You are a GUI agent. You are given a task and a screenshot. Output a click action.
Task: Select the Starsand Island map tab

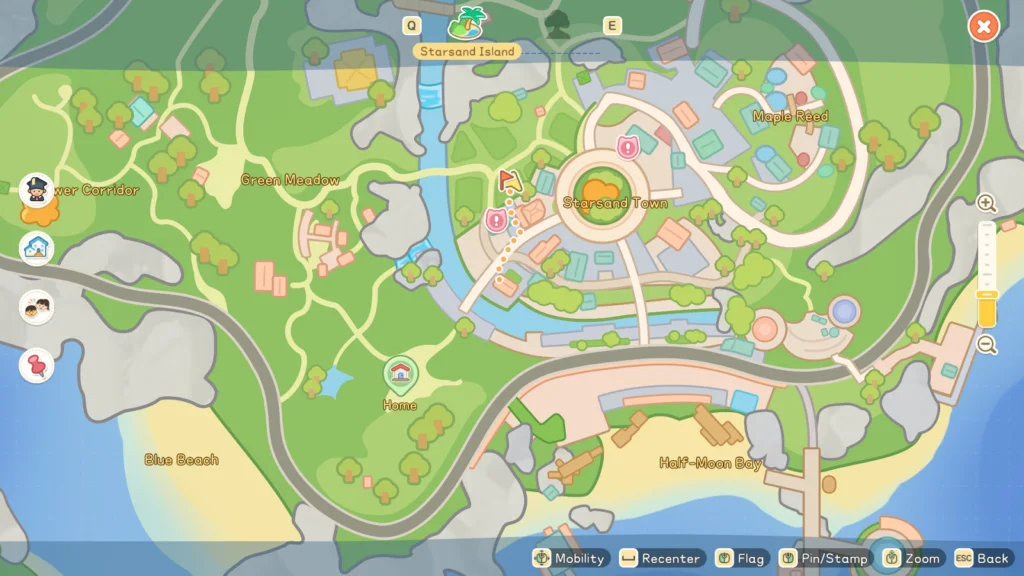(x=467, y=21)
